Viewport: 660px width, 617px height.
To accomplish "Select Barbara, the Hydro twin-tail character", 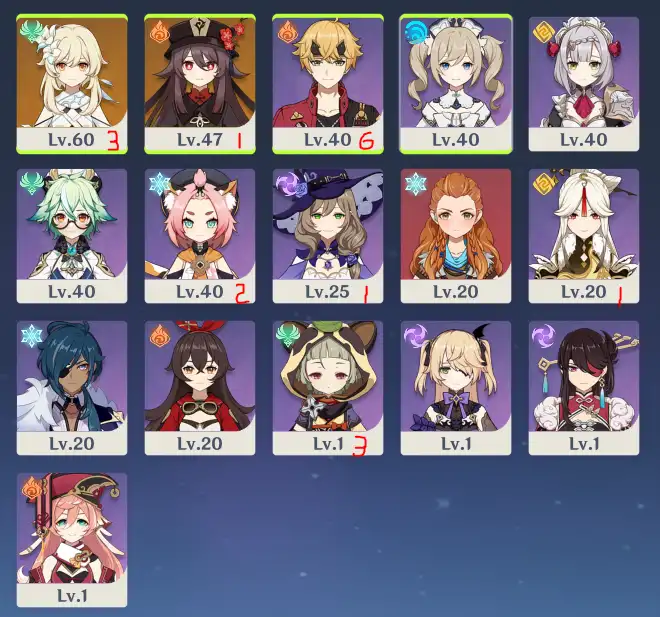I will (x=456, y=83).
